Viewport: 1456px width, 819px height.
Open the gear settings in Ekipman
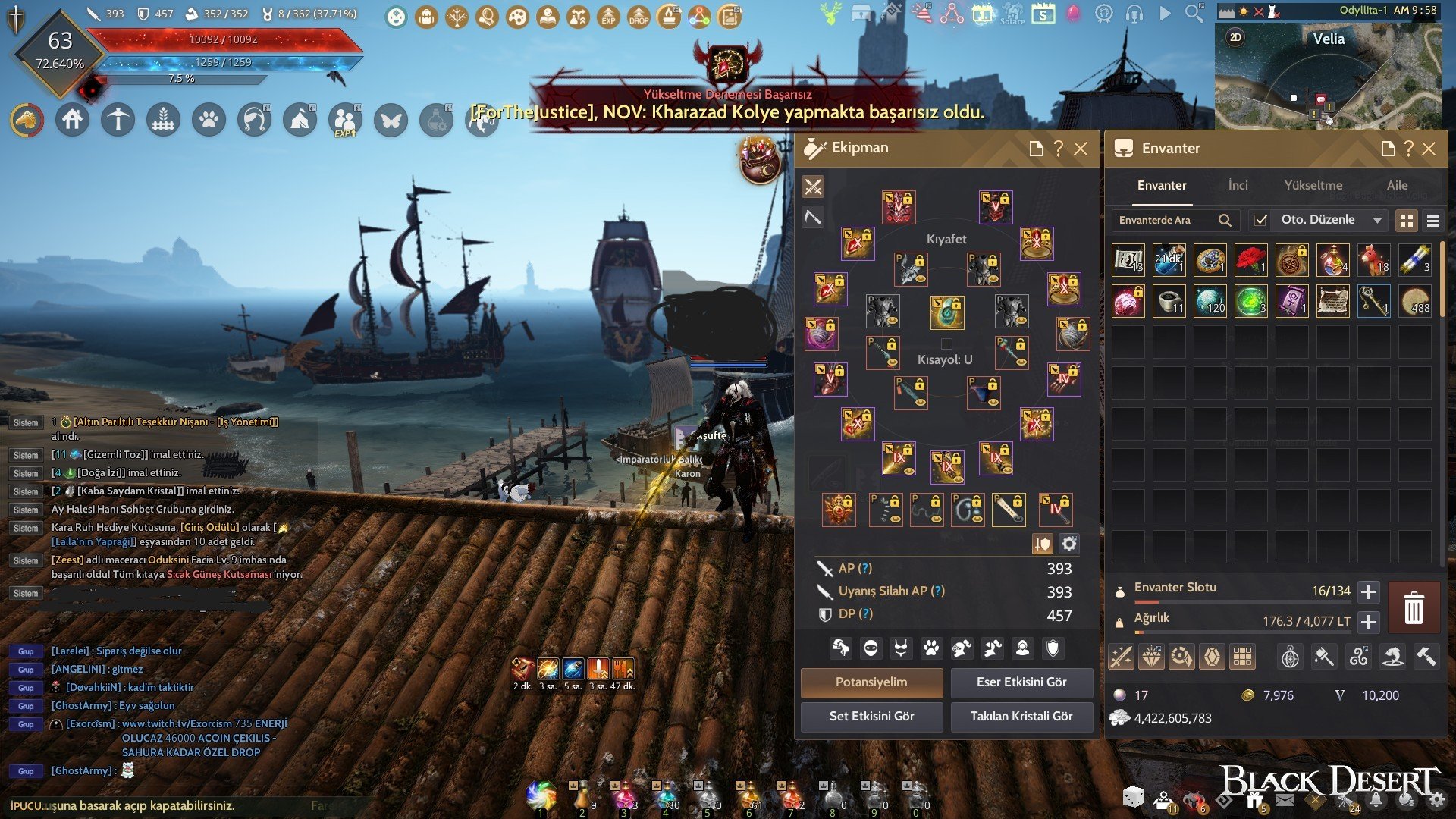tap(1069, 544)
